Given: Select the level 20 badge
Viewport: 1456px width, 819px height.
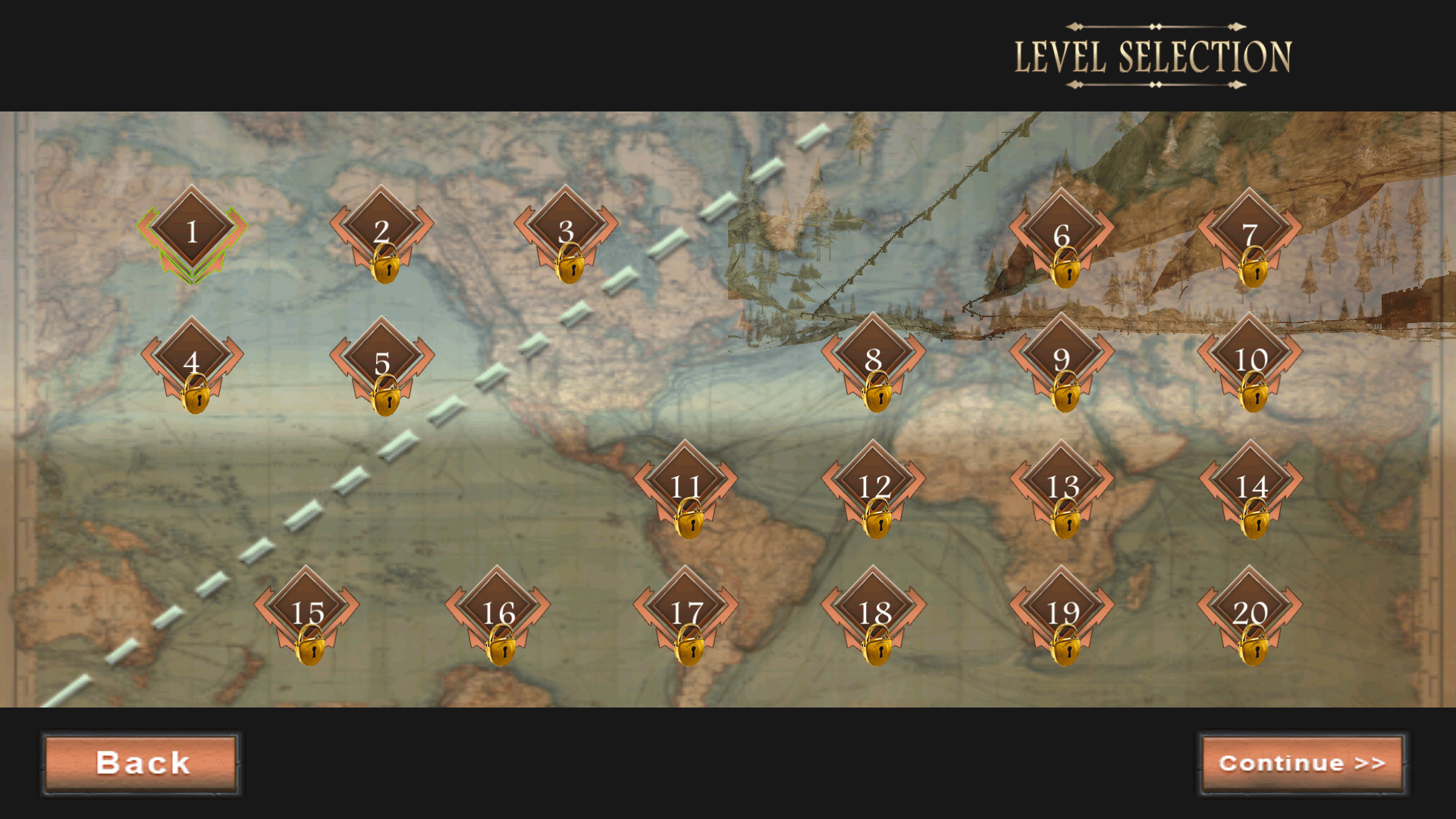Looking at the screenshot, I should click(x=1250, y=612).
